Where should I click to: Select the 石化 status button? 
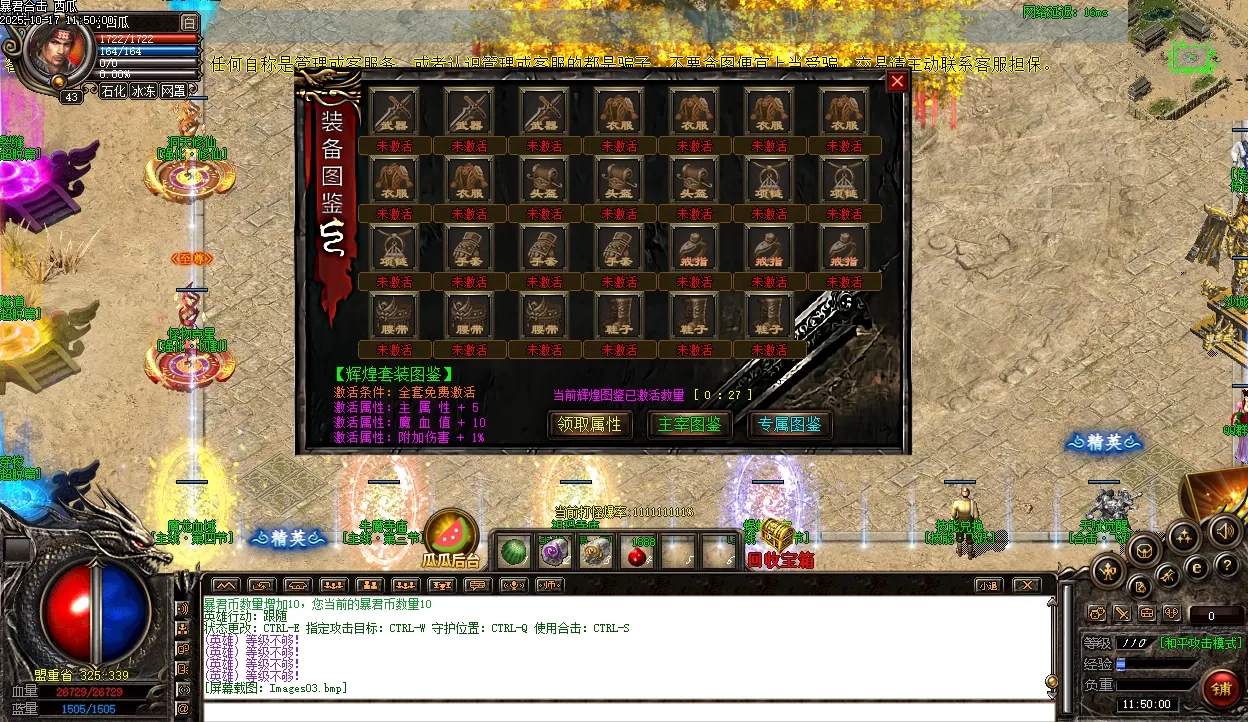(x=113, y=91)
